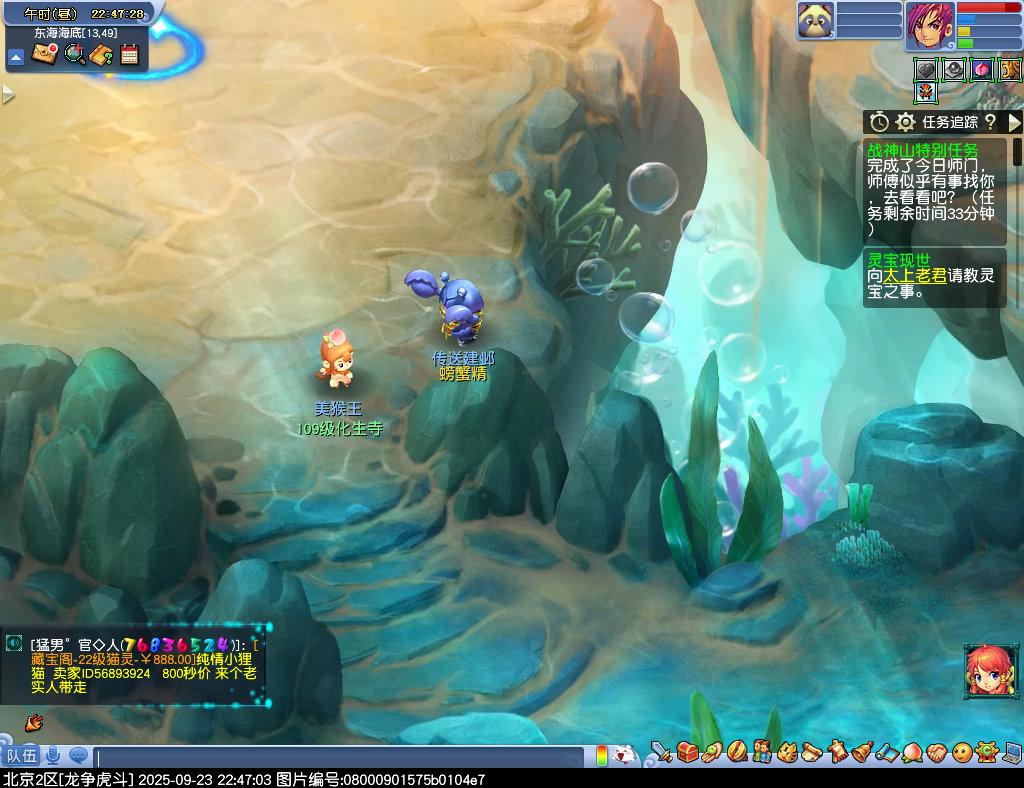Image resolution: width=1024 pixels, height=788 pixels.
Task: Open the treasure chest inventory icon
Action: [687, 750]
